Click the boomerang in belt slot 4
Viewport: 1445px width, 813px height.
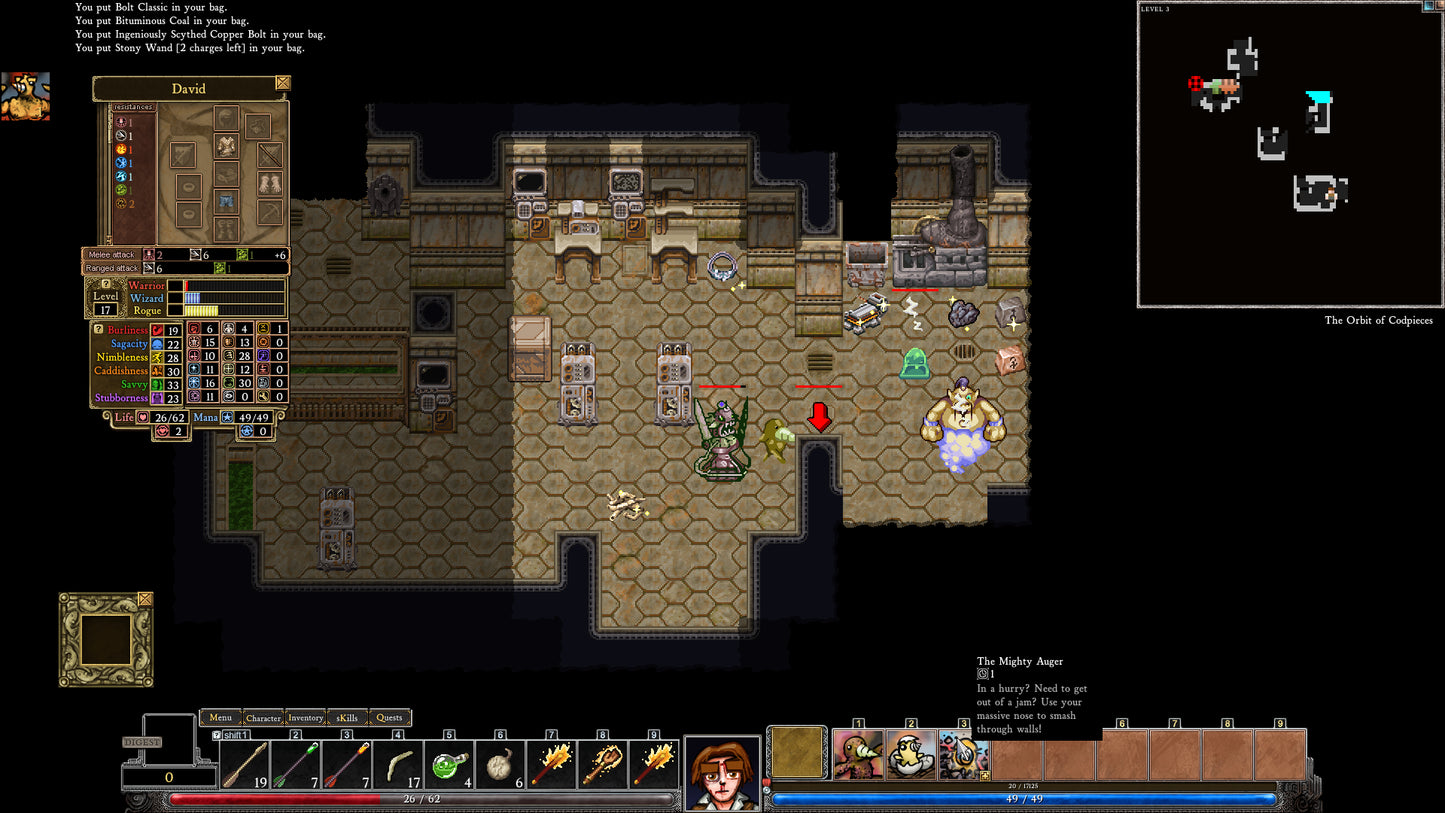pyautogui.click(x=398, y=762)
